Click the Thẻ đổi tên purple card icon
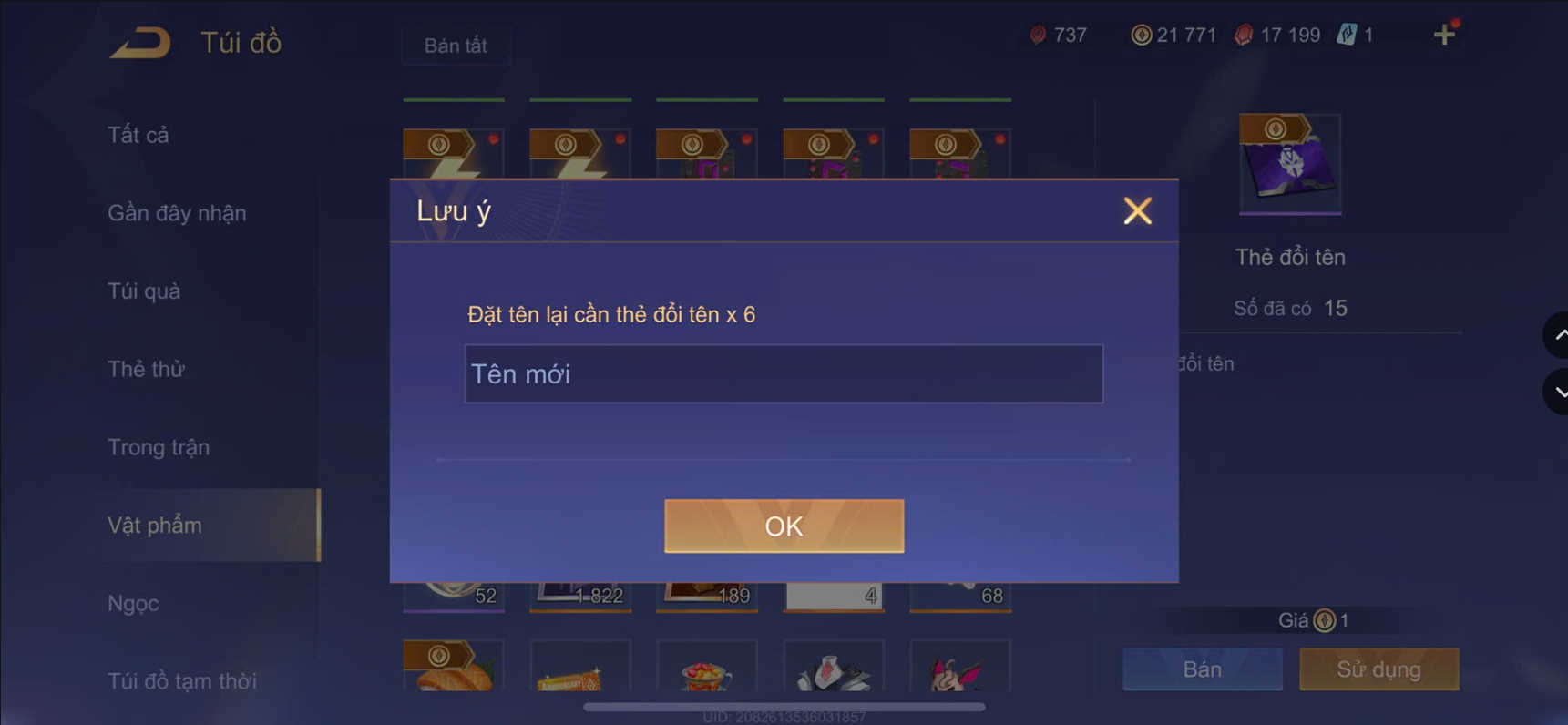 pyautogui.click(x=1290, y=164)
